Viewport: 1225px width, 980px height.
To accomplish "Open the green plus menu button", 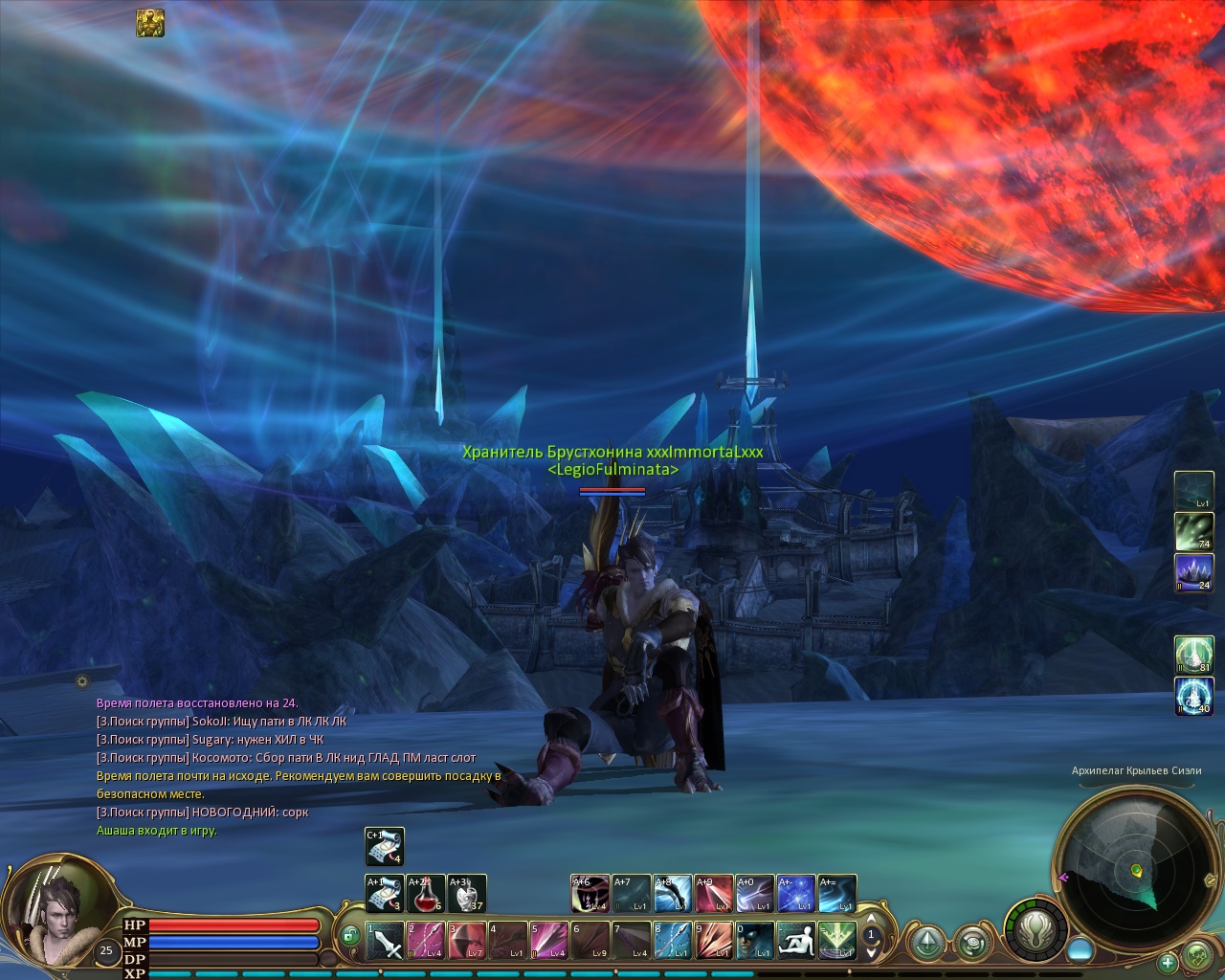I will point(1167,962).
